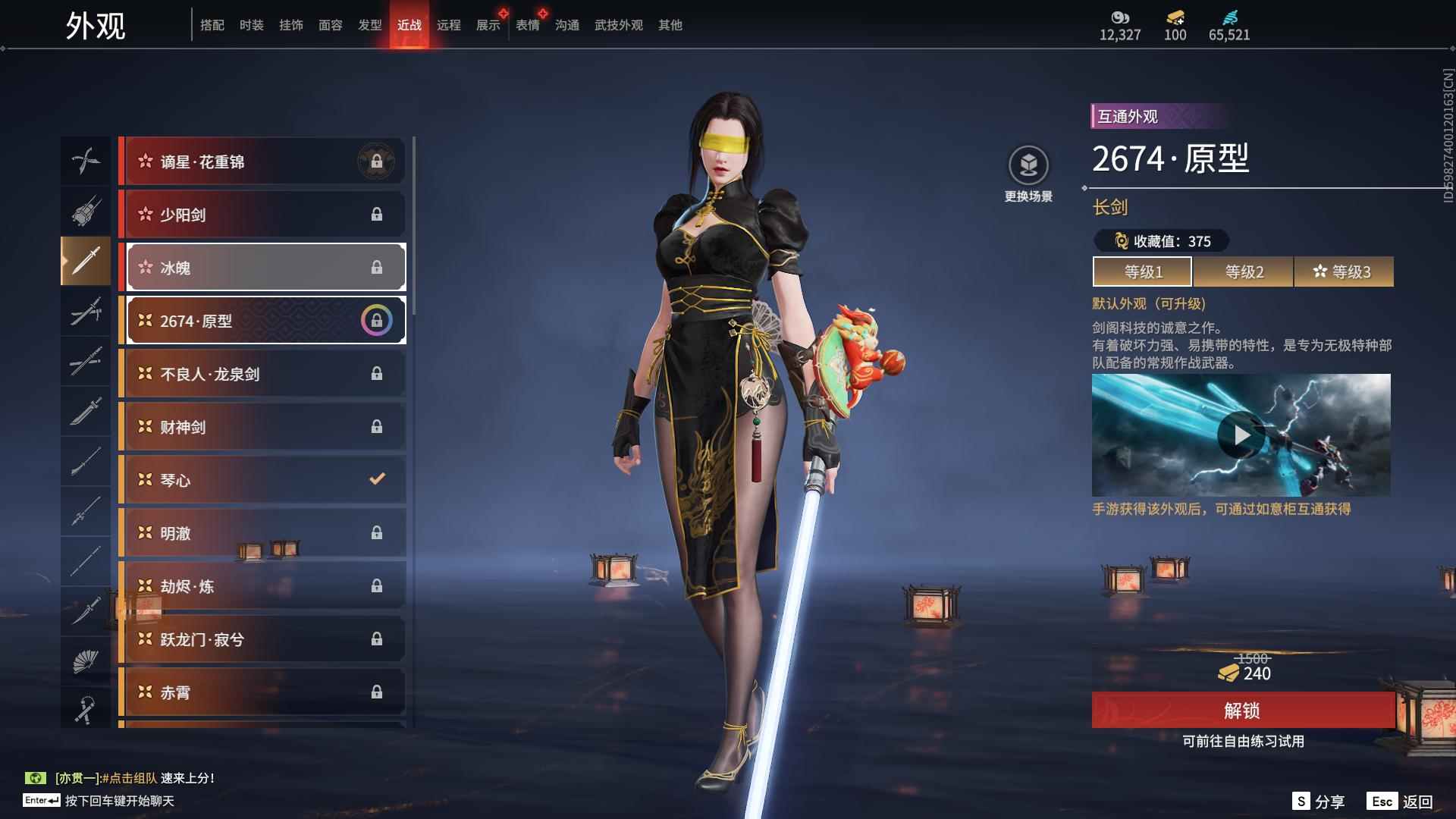Play the skin preview video
1456x819 pixels.
click(x=1241, y=435)
